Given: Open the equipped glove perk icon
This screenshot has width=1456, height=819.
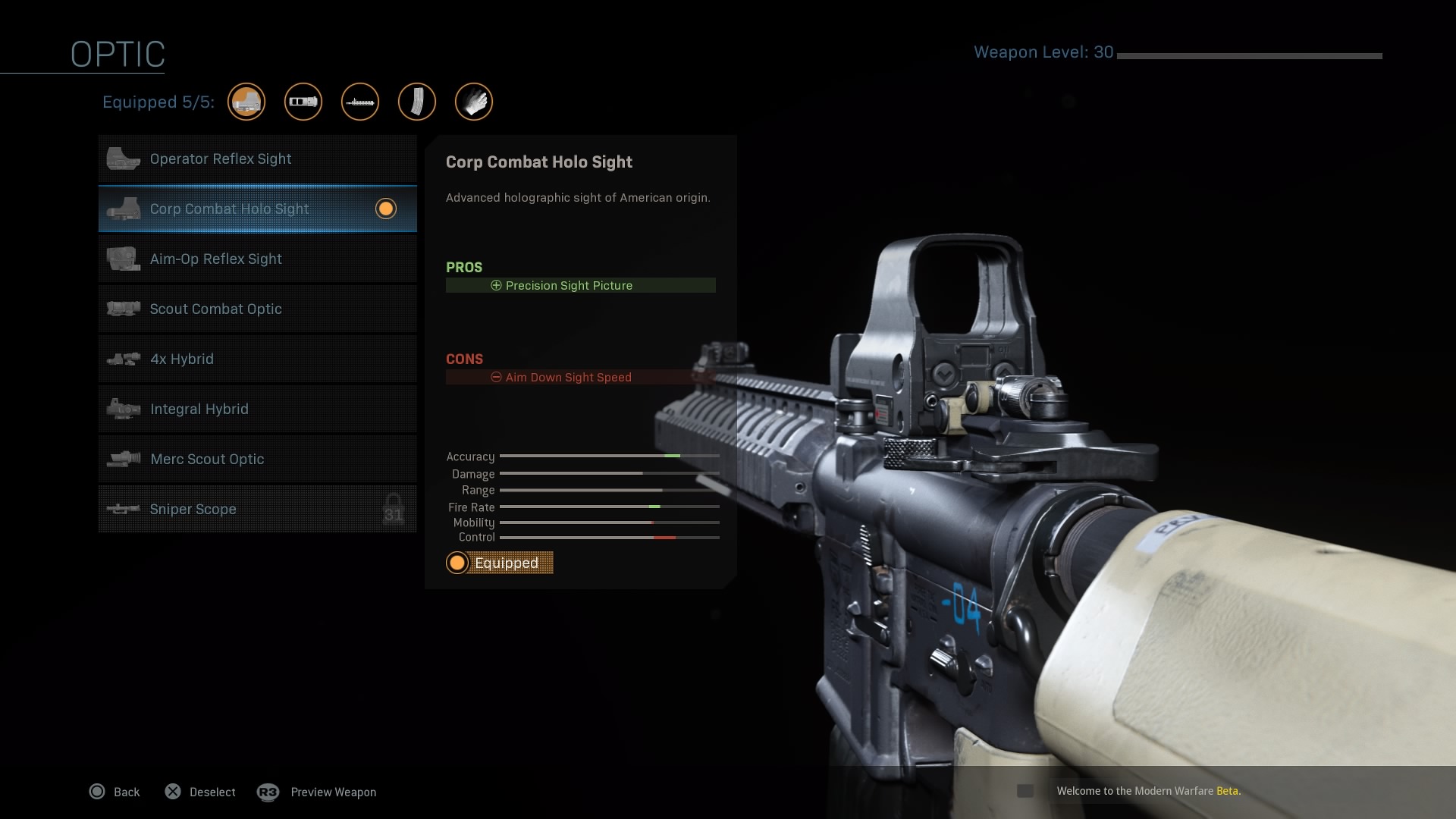Looking at the screenshot, I should pos(474,102).
